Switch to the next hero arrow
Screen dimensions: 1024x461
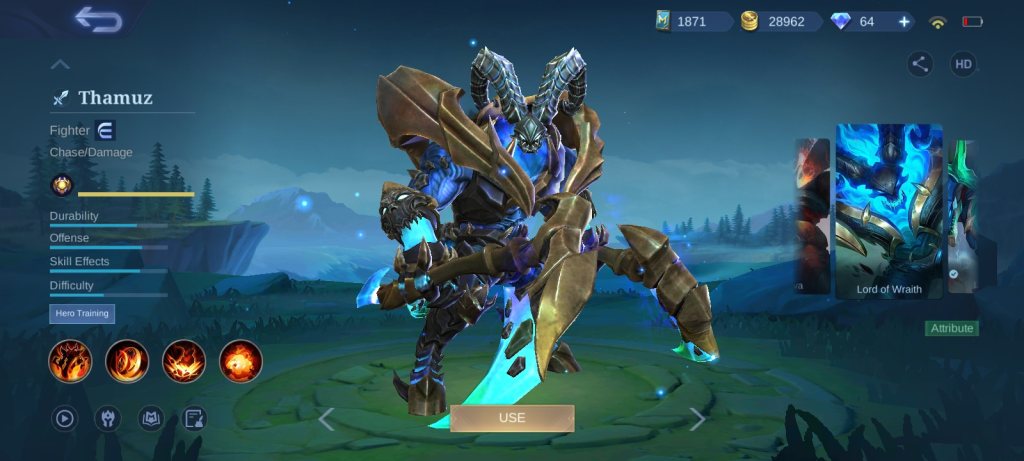(x=697, y=419)
